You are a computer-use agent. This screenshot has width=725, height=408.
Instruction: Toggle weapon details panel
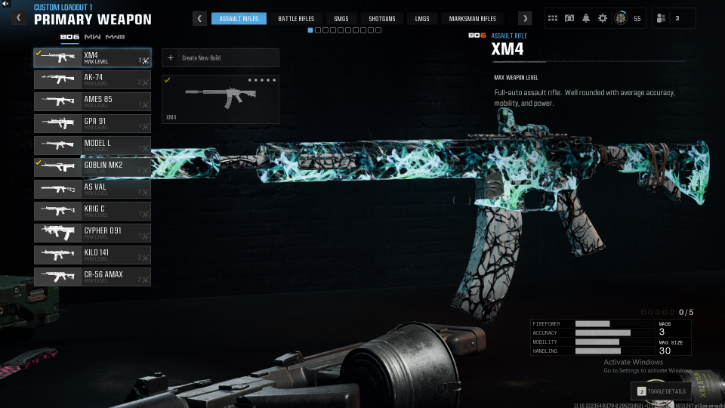tap(660, 391)
